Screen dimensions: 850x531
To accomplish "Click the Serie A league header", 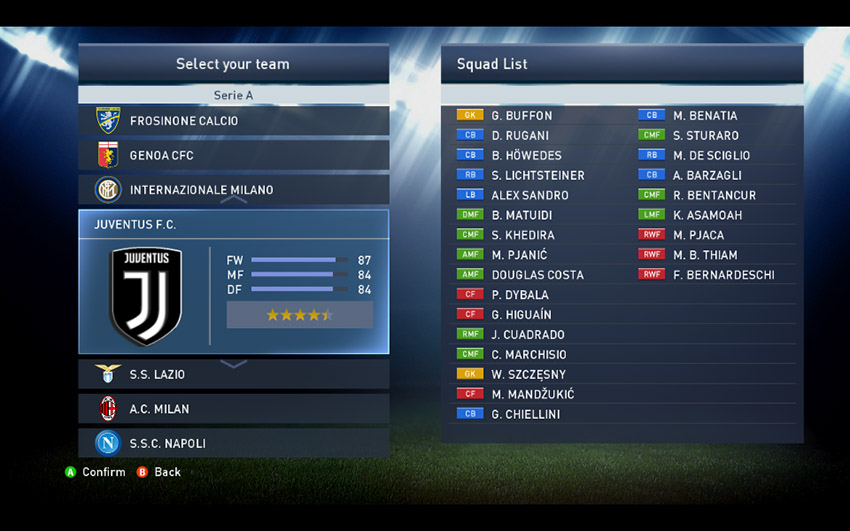I will coord(233,96).
